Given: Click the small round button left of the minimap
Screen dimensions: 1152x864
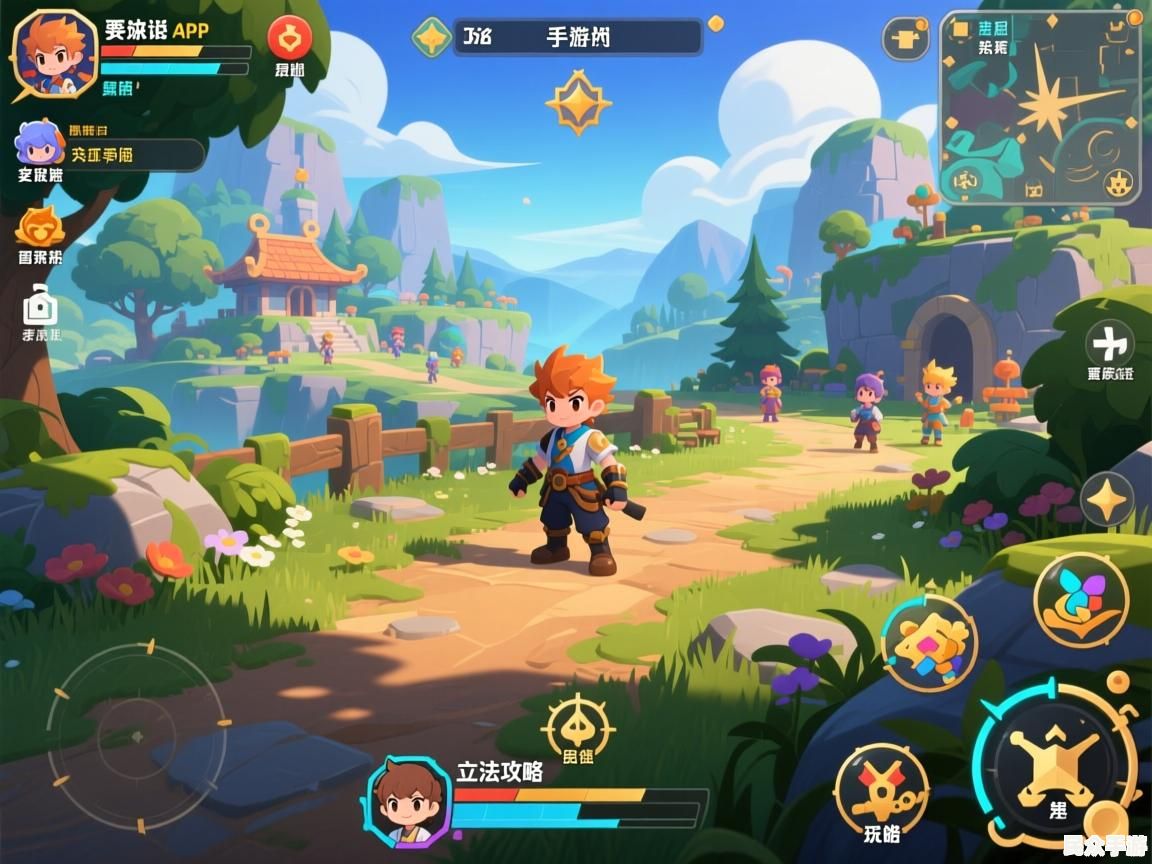Looking at the screenshot, I should pos(905,38).
